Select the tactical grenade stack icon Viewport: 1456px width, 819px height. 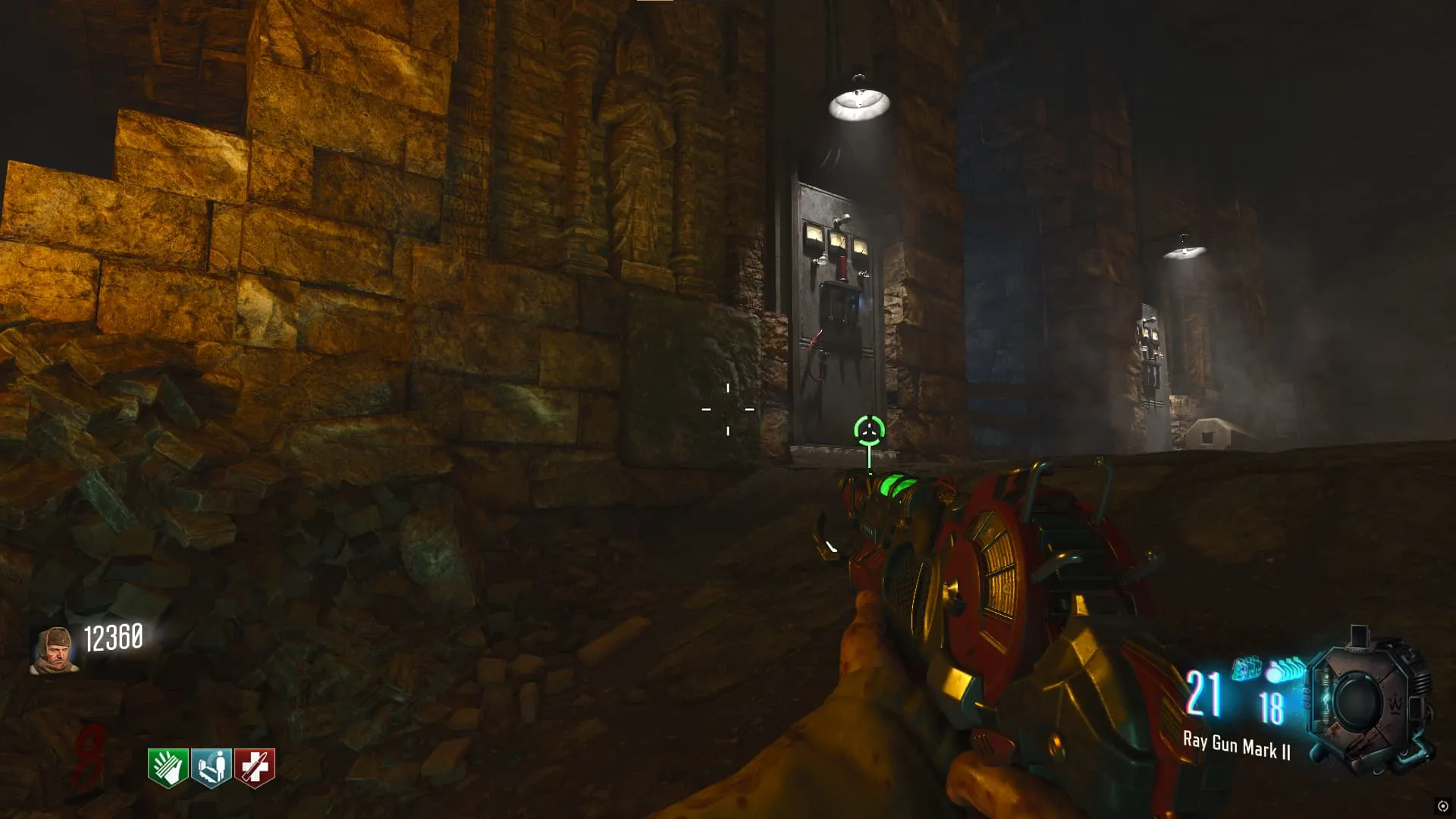pos(1246,669)
